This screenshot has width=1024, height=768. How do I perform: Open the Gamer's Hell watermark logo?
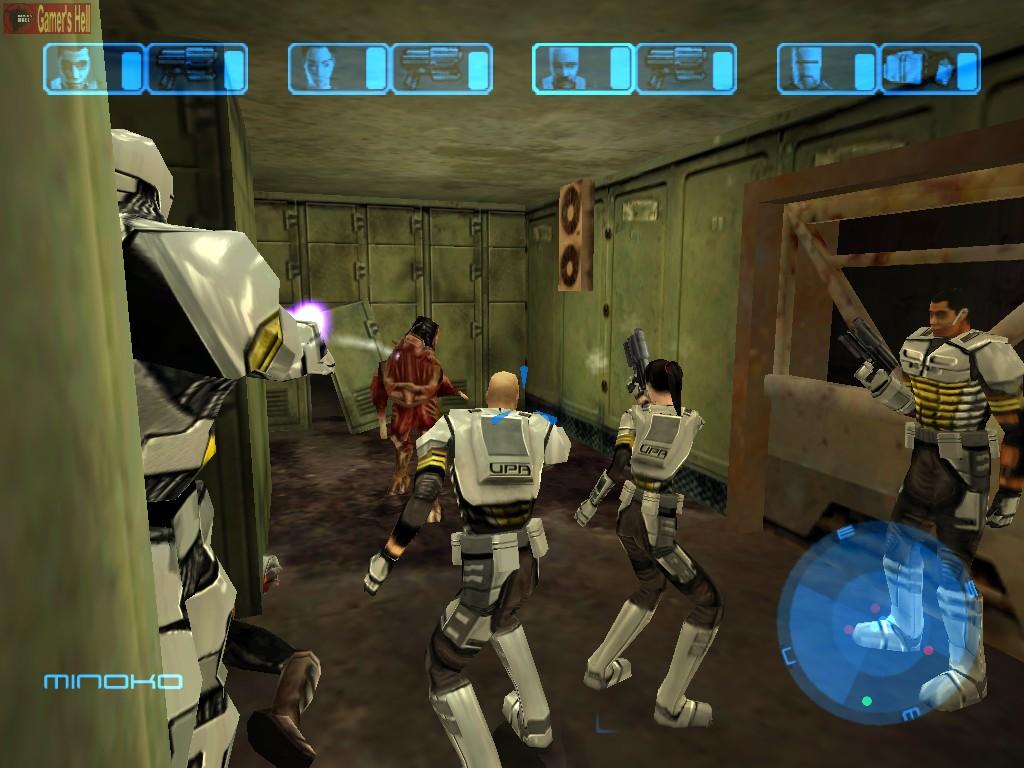tap(48, 18)
